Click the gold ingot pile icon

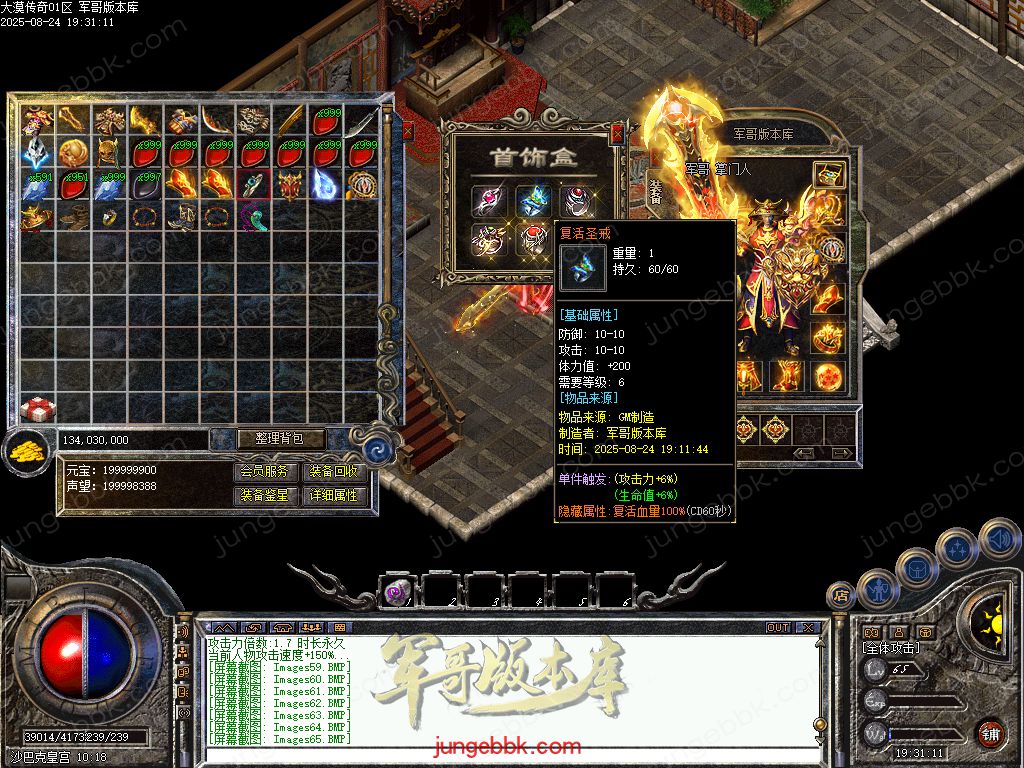25,452
